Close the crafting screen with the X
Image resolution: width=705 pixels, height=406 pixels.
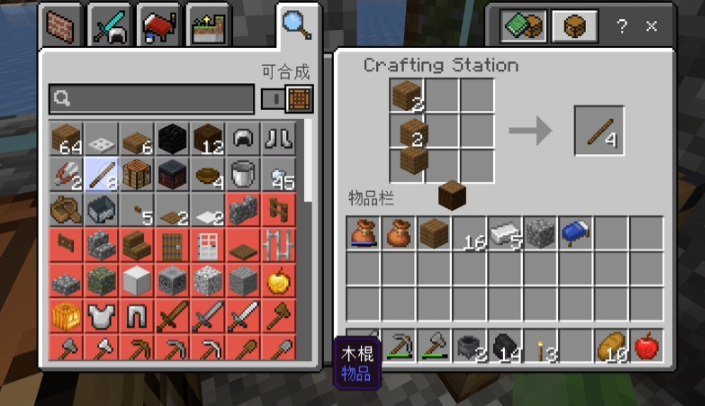pos(652,27)
